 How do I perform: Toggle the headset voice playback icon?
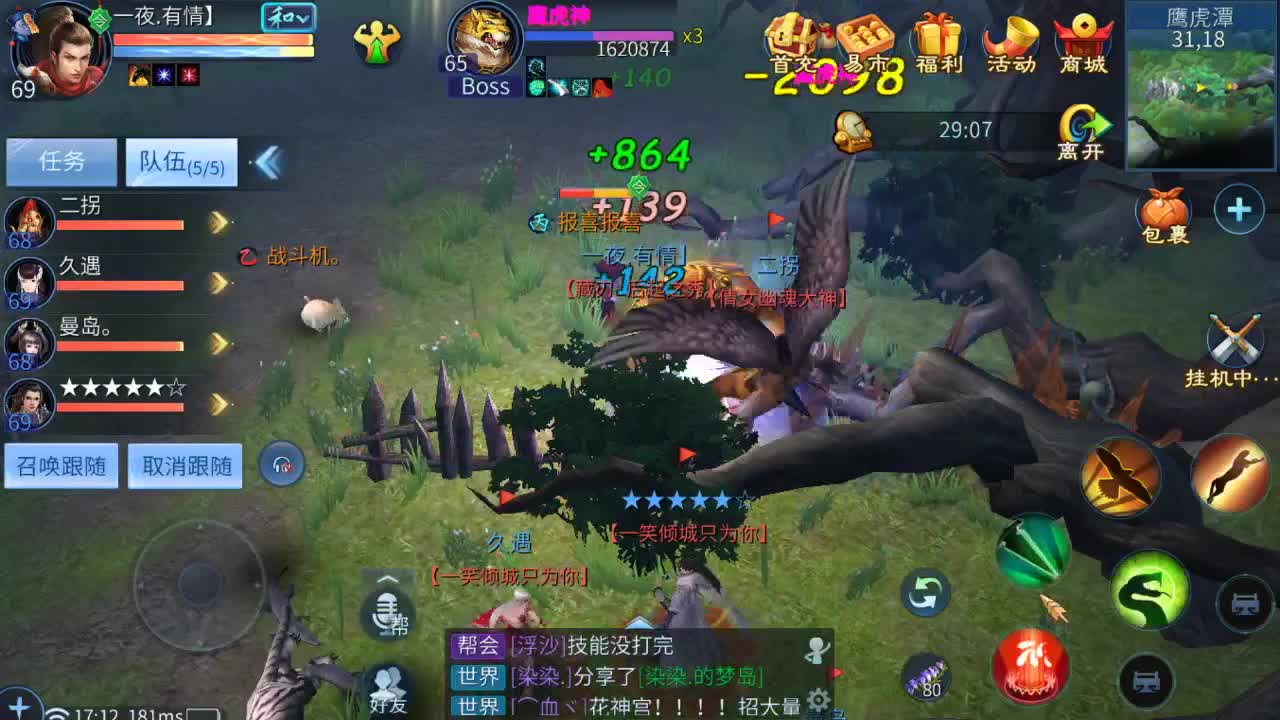[x=281, y=464]
